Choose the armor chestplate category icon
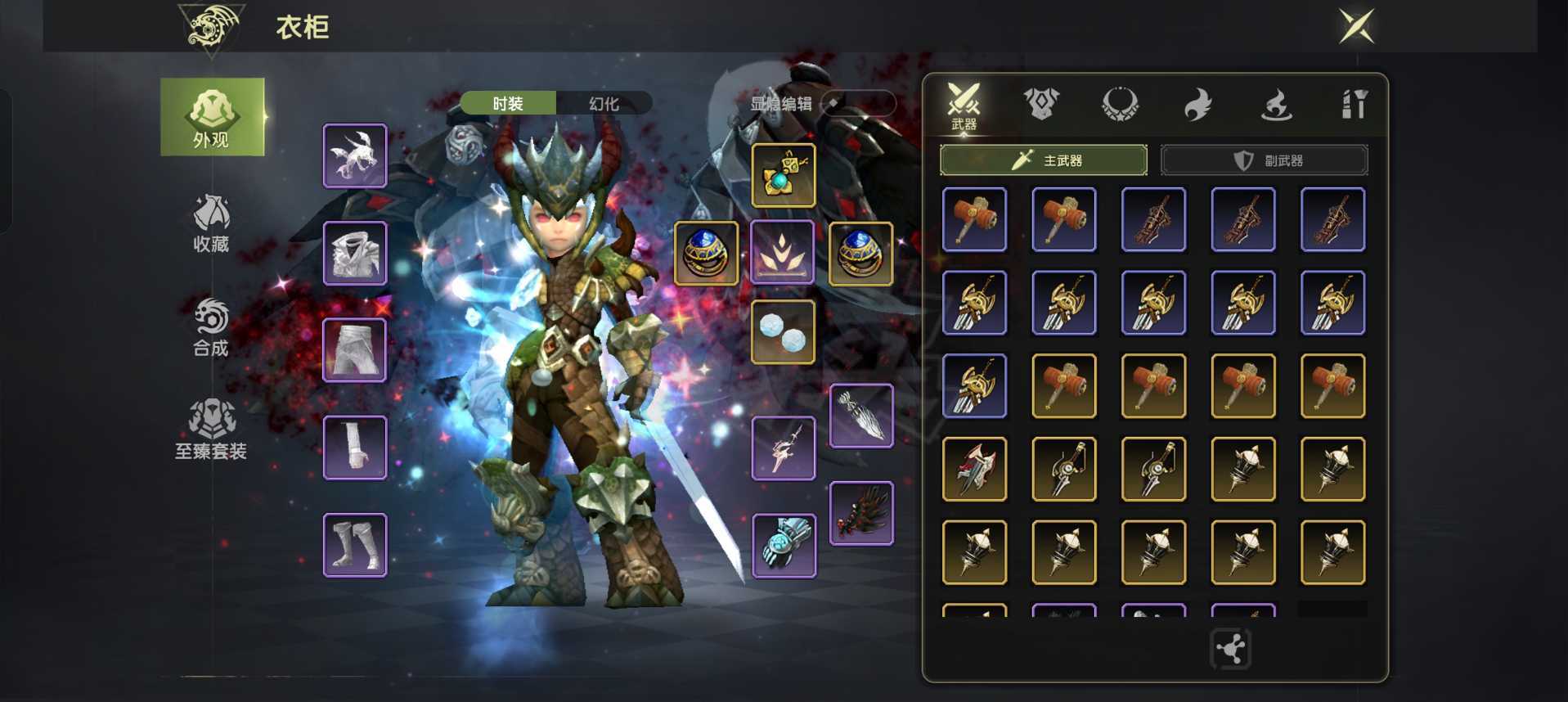The height and width of the screenshot is (702, 1568). pyautogui.click(x=1041, y=104)
